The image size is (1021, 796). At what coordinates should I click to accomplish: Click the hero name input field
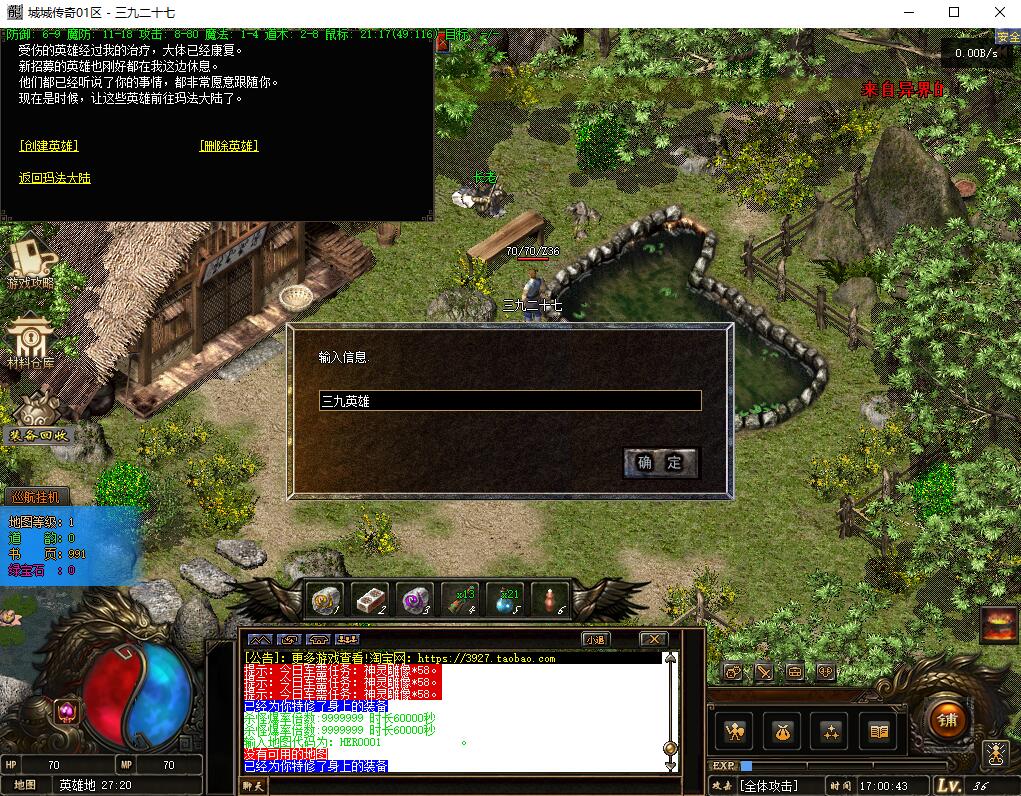[510, 401]
